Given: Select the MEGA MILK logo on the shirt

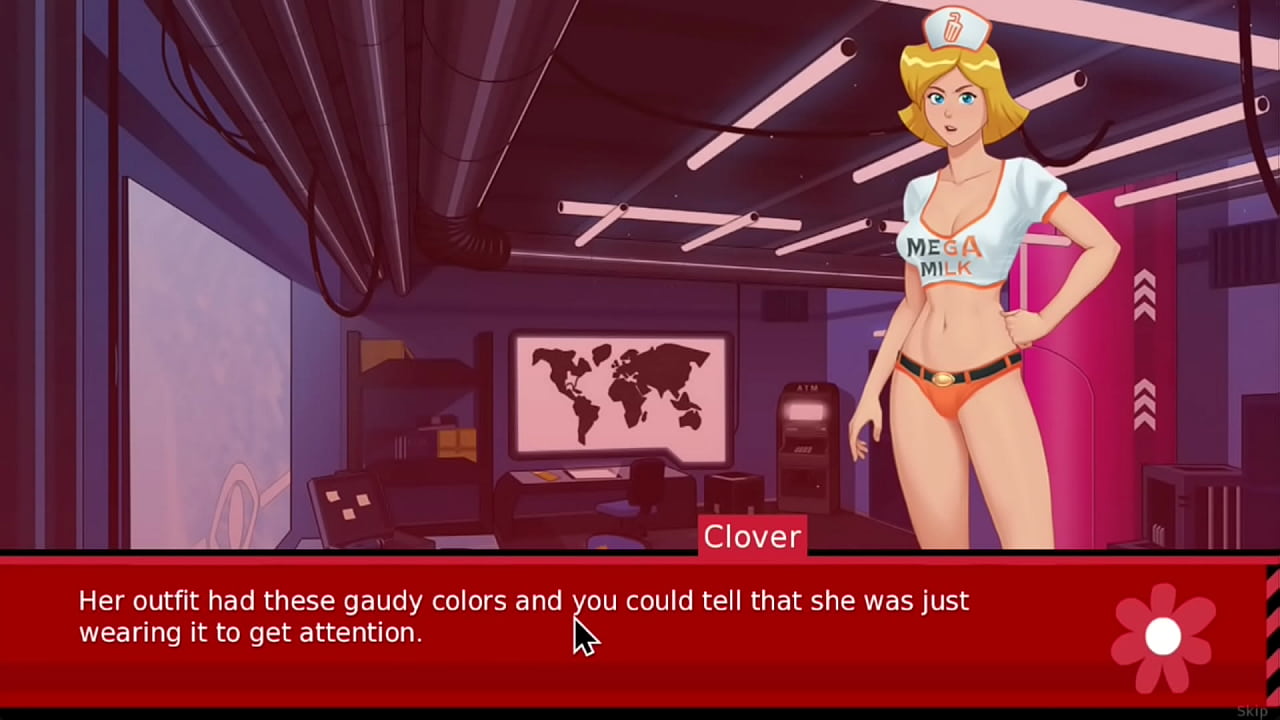Looking at the screenshot, I should click(944, 253).
